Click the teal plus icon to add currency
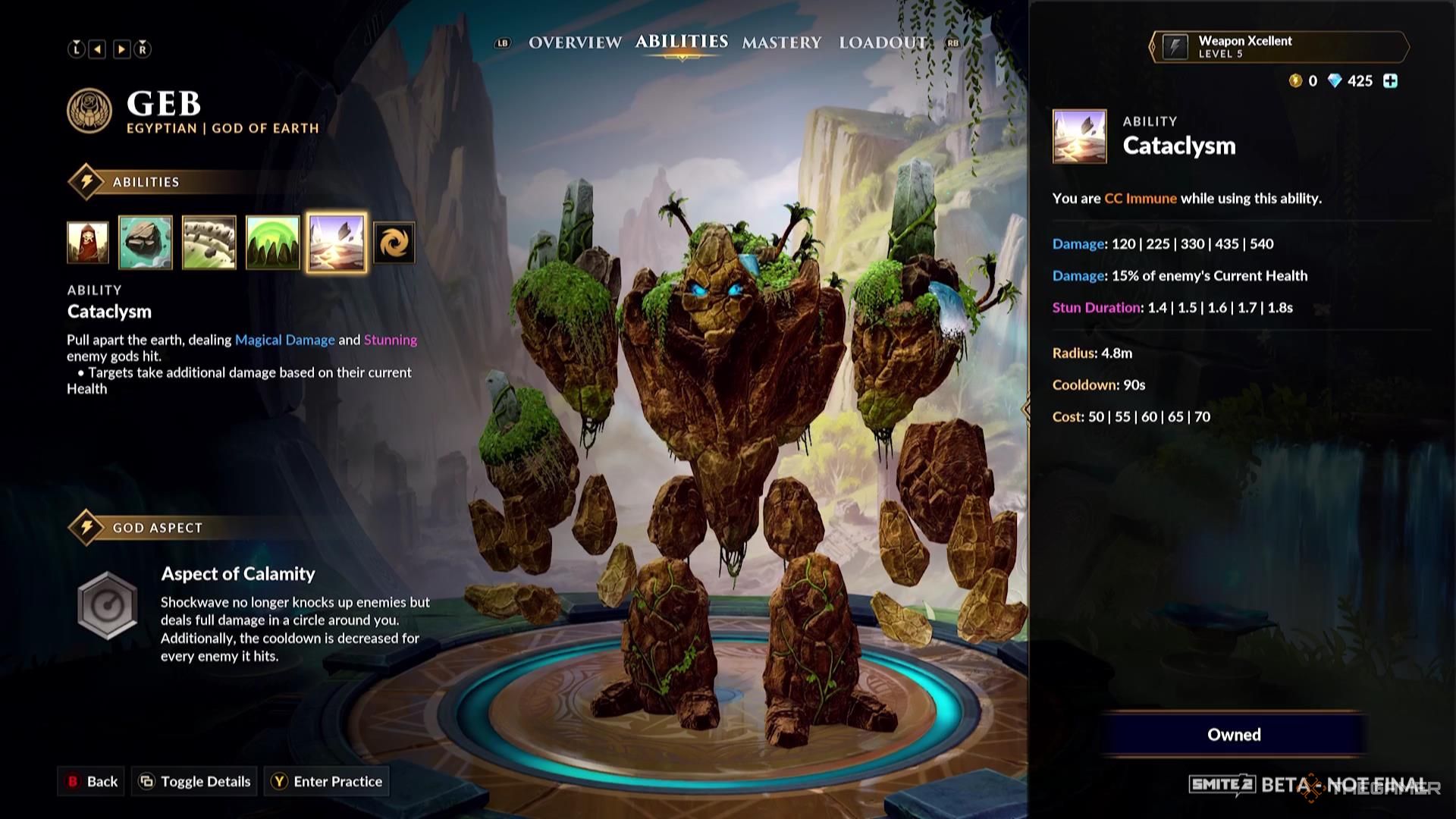1456x819 pixels. [x=1390, y=81]
